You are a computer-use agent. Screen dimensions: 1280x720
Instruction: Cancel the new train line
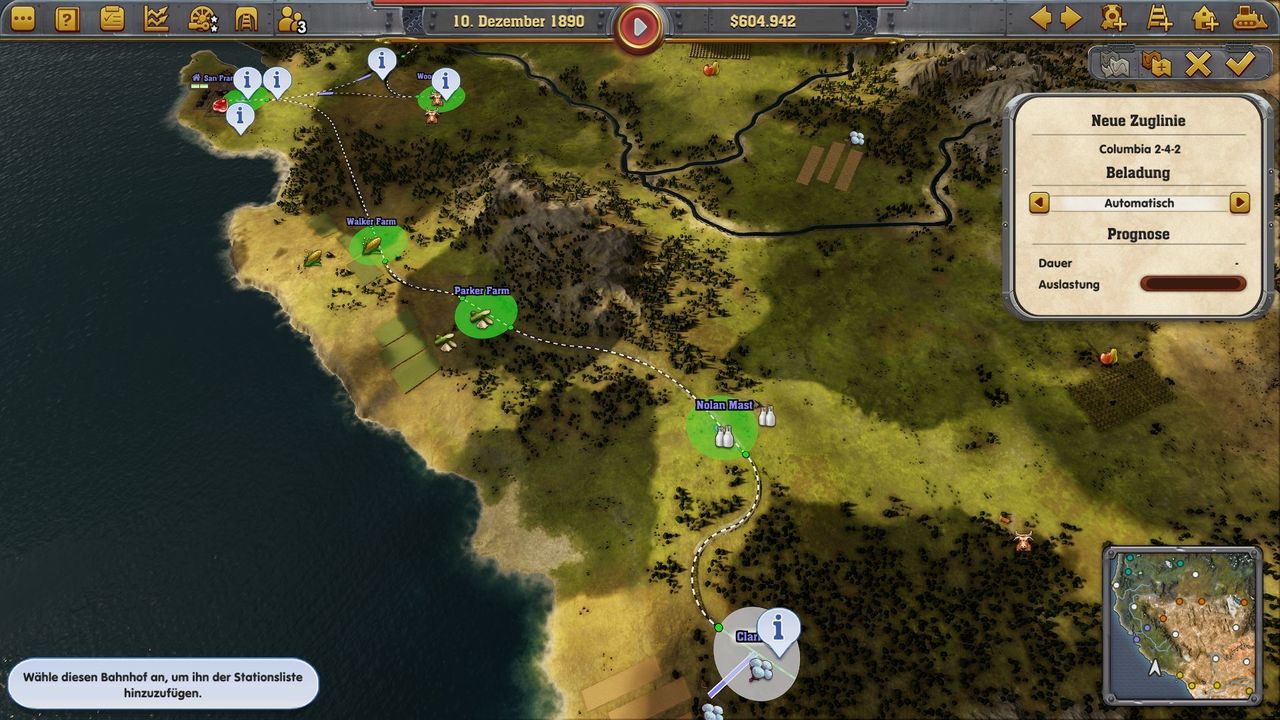pyautogui.click(x=1197, y=64)
